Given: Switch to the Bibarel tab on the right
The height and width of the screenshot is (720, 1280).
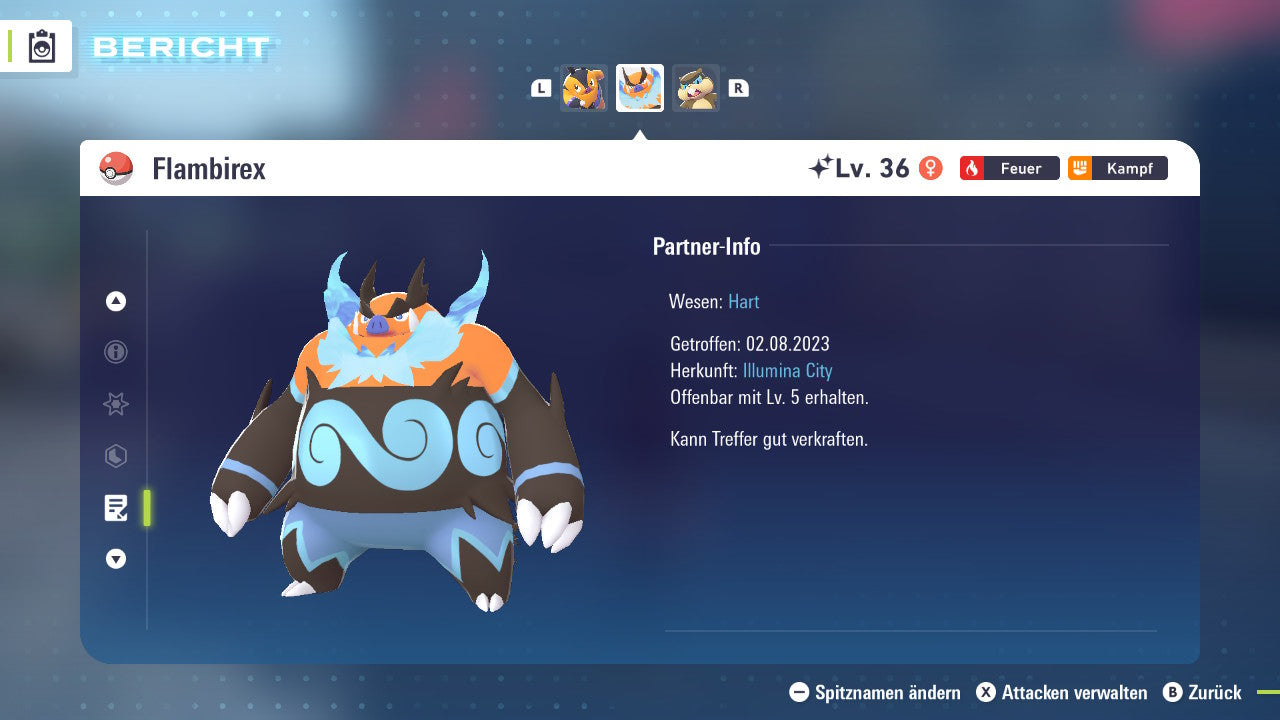Looking at the screenshot, I should pos(696,88).
